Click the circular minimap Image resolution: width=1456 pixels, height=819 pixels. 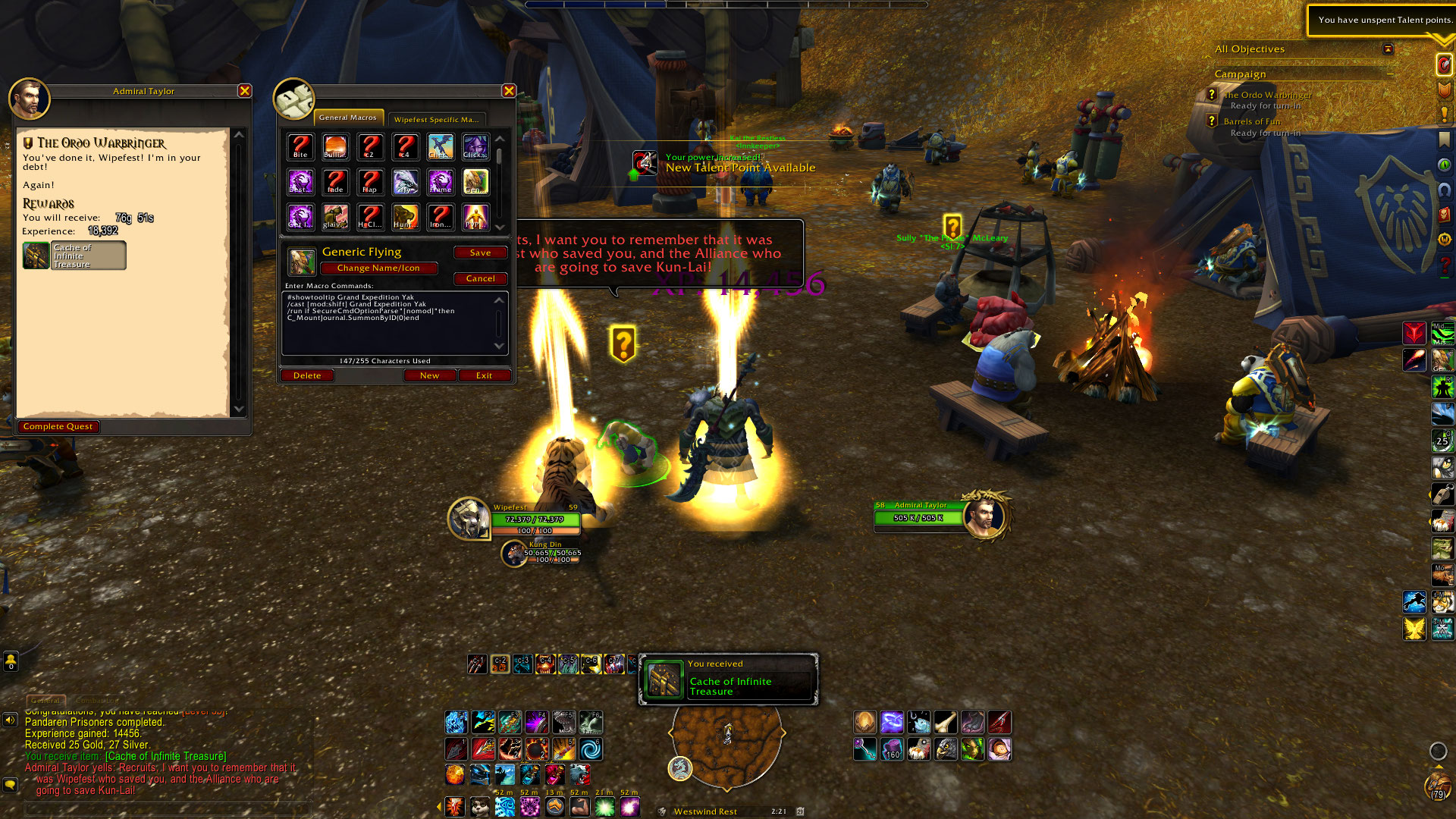(x=726, y=742)
